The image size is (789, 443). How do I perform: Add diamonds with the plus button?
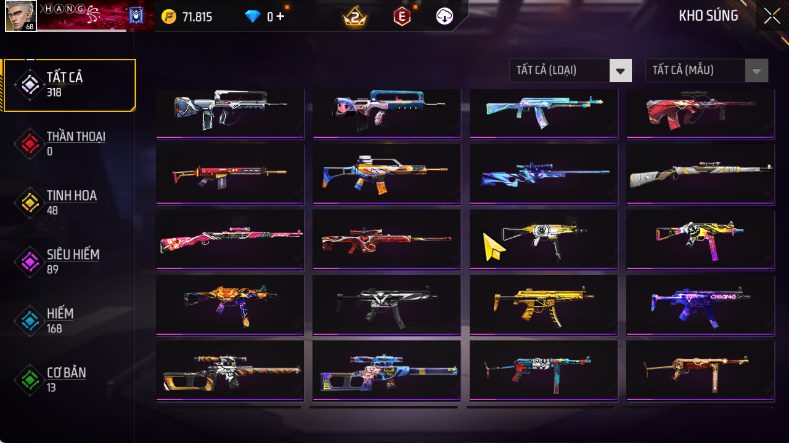tap(279, 17)
